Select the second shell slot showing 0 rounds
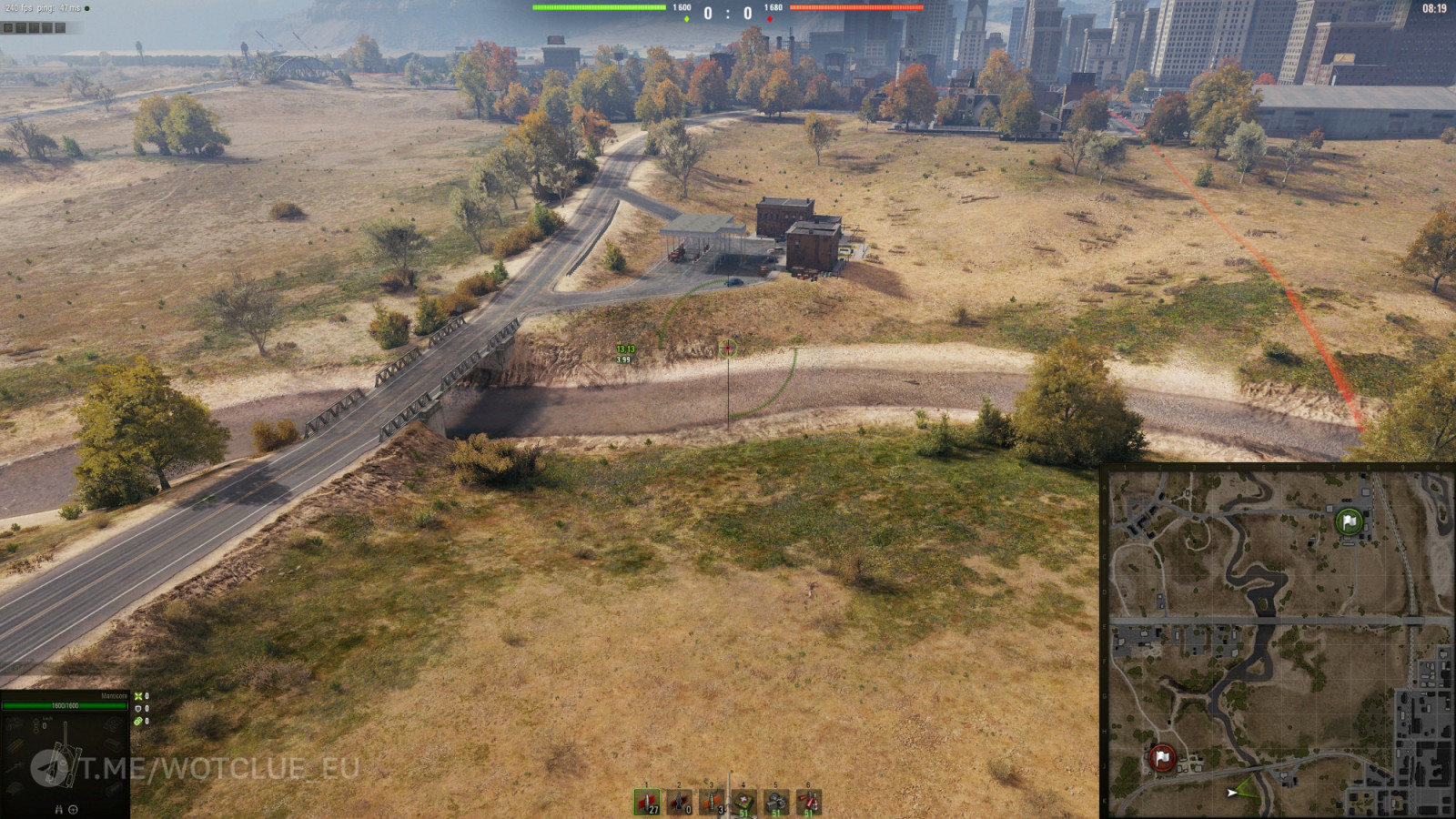Viewport: 1456px width, 819px height. click(x=680, y=803)
